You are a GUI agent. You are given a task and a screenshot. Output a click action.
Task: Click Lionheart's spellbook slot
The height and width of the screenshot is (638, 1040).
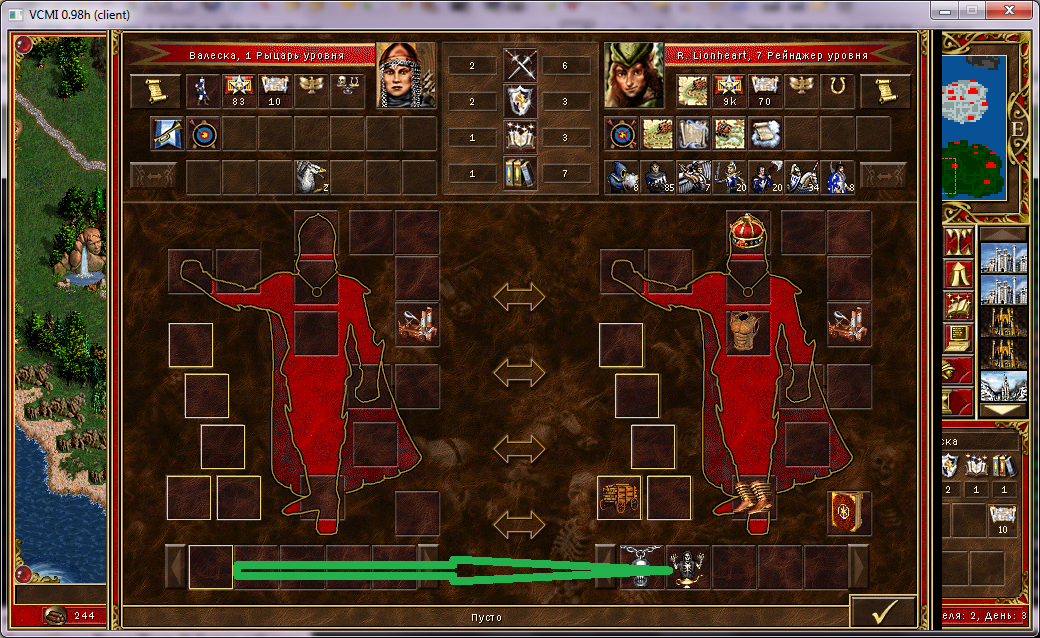click(x=849, y=512)
